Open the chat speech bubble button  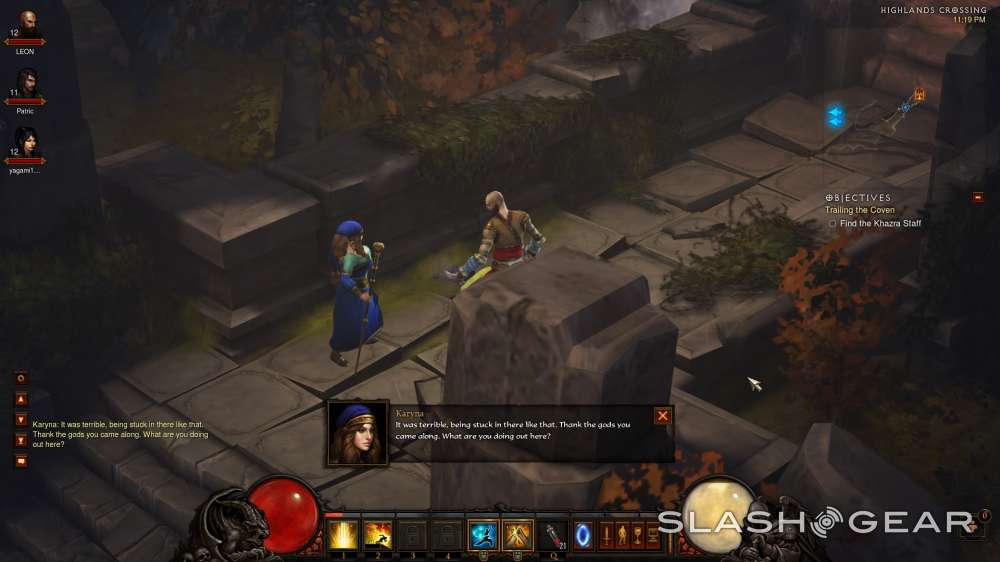pos(21,461)
